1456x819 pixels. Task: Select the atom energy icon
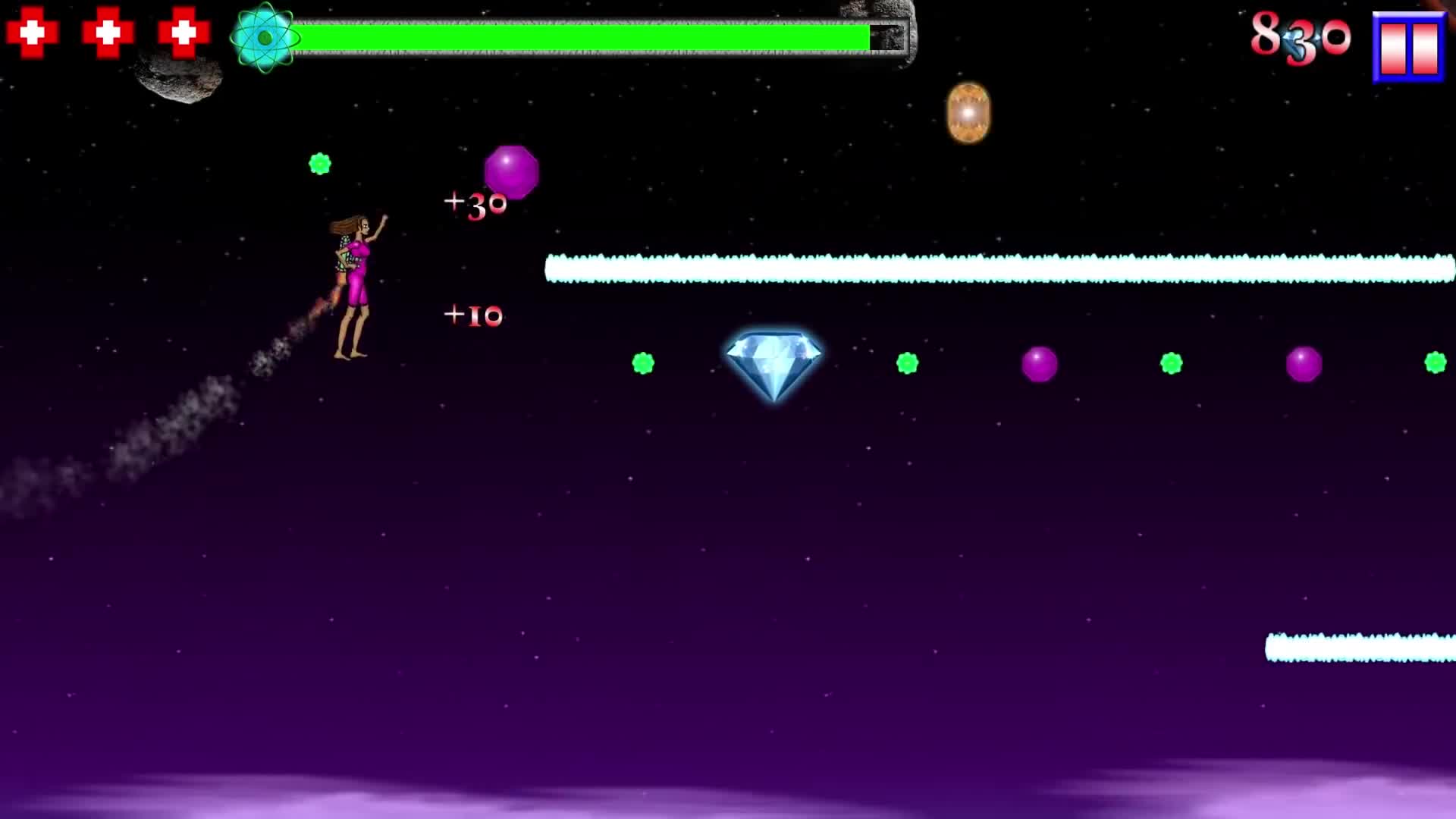click(264, 35)
